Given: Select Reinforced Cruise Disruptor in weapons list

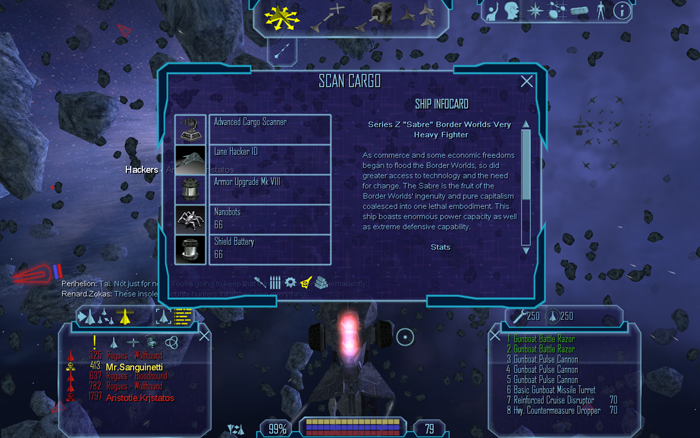Looking at the screenshot, I should tap(559, 399).
